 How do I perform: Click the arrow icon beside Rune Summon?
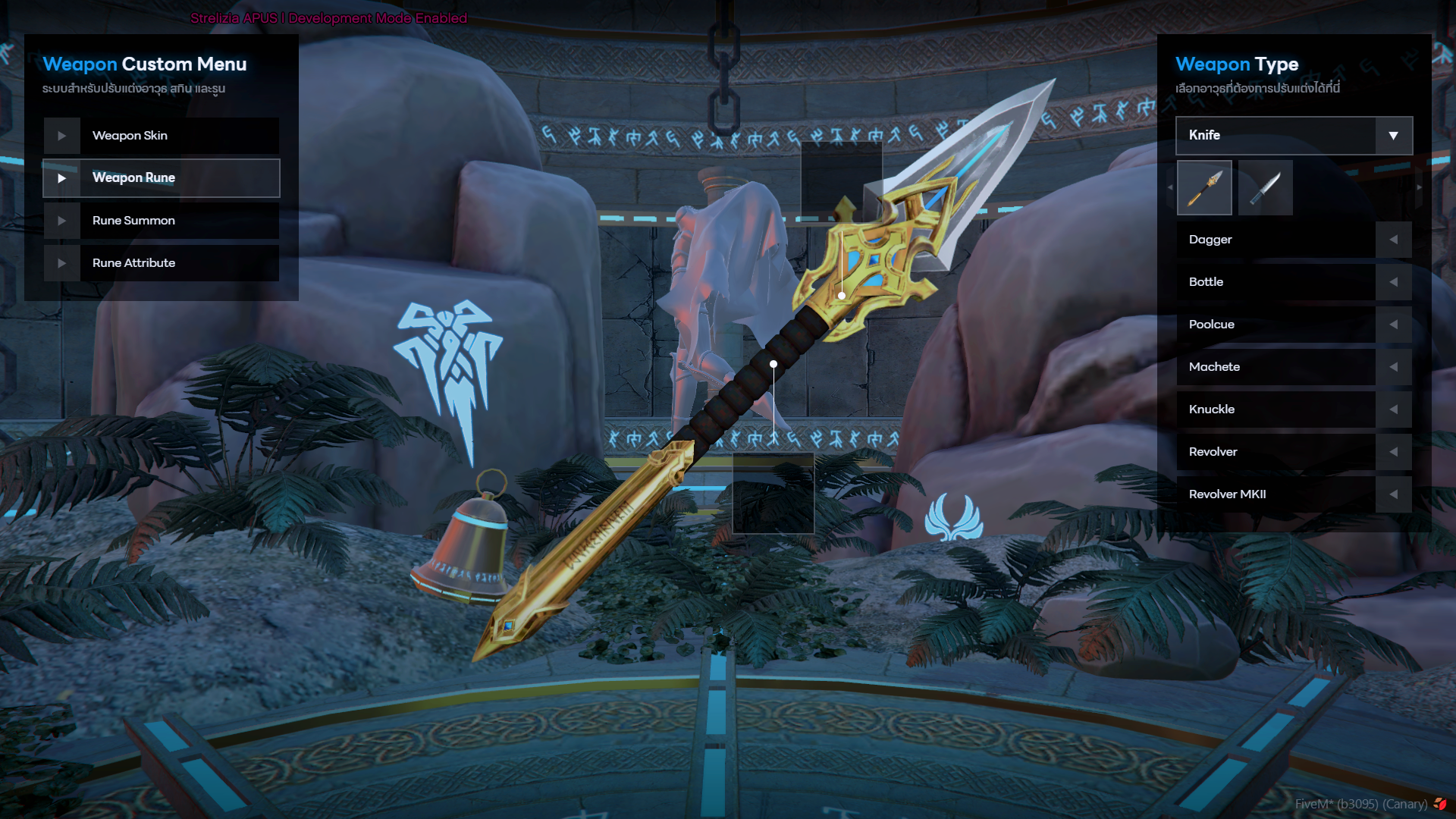(x=62, y=221)
